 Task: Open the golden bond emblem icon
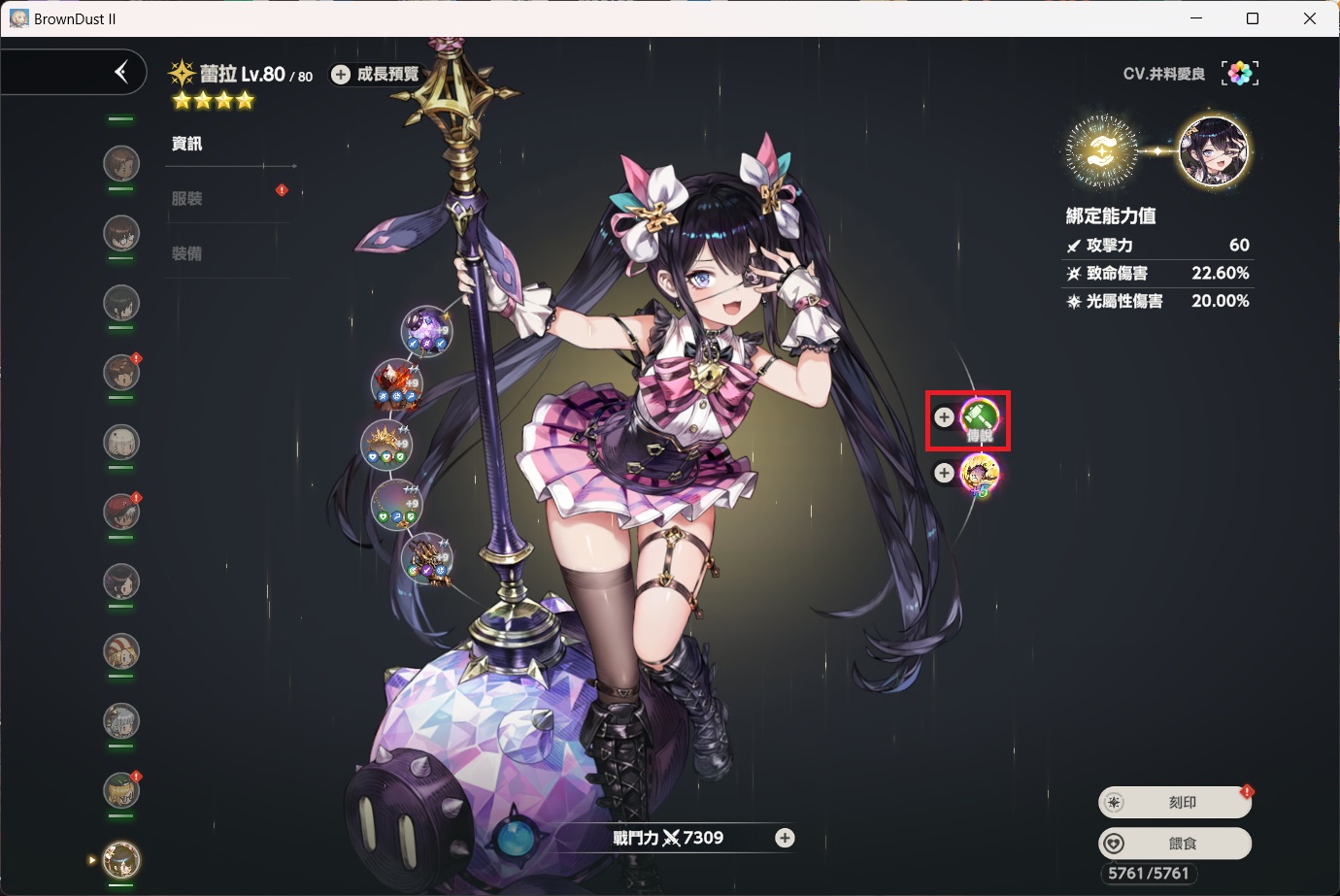point(1101,151)
